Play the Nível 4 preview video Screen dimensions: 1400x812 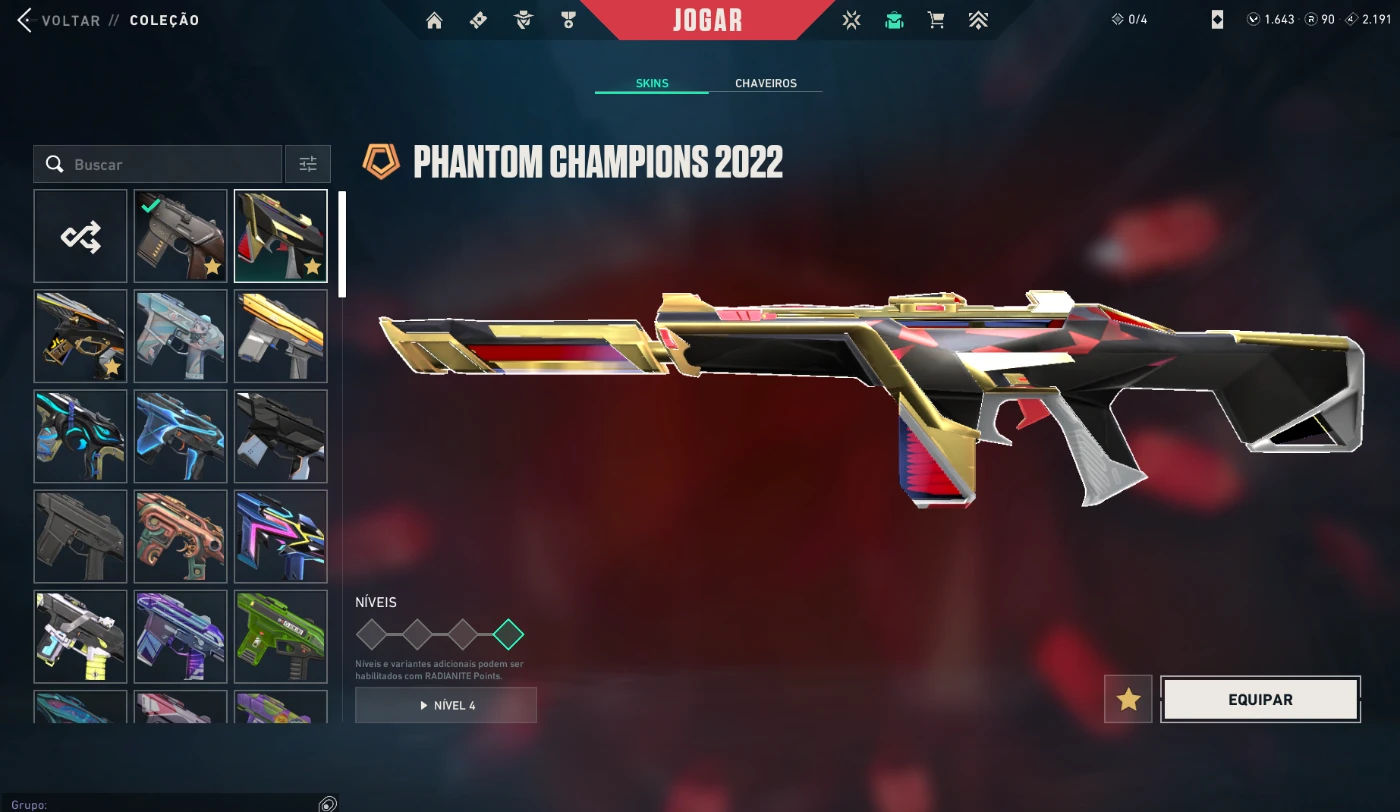[x=446, y=705]
